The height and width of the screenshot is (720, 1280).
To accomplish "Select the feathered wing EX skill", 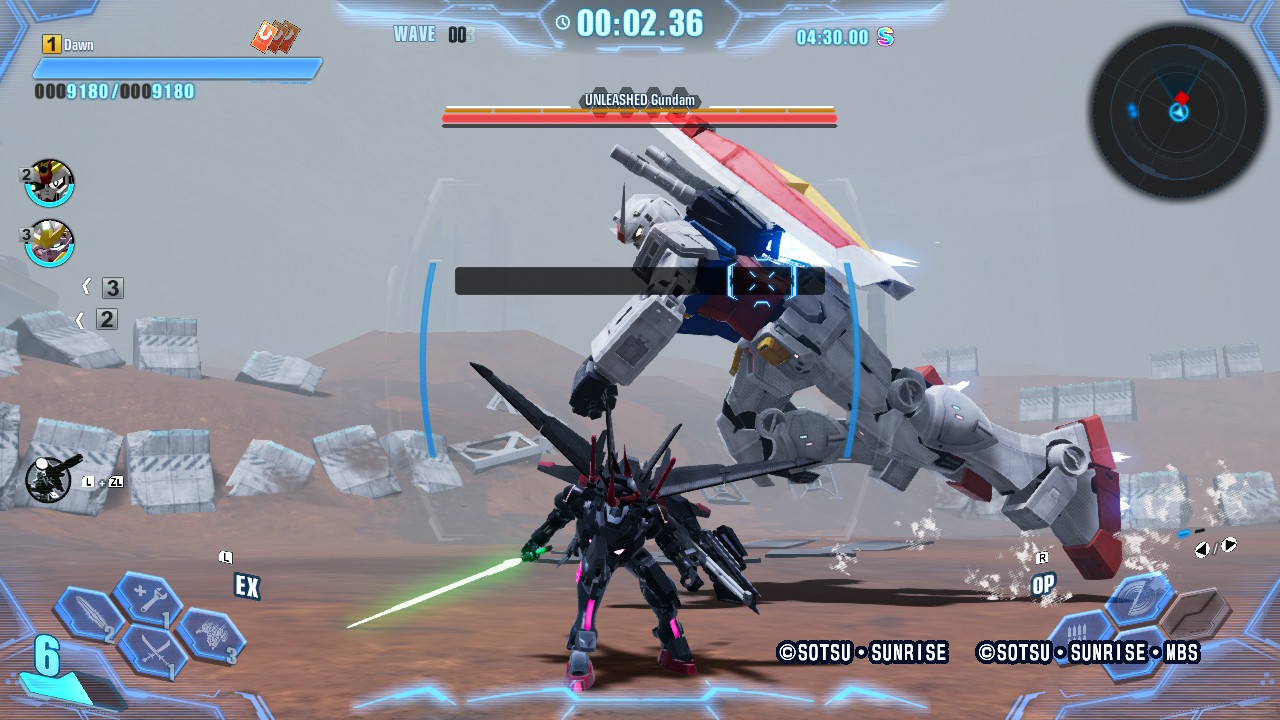I will click(x=211, y=636).
